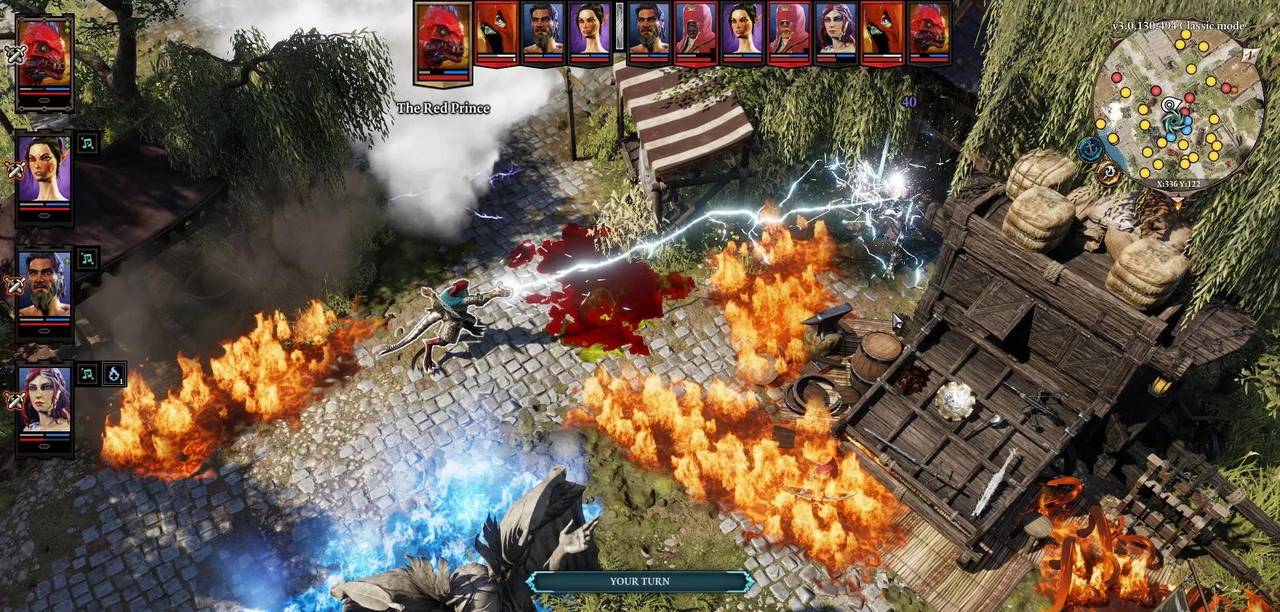Select the dark-haired elf woman party portrait

[x=44, y=169]
